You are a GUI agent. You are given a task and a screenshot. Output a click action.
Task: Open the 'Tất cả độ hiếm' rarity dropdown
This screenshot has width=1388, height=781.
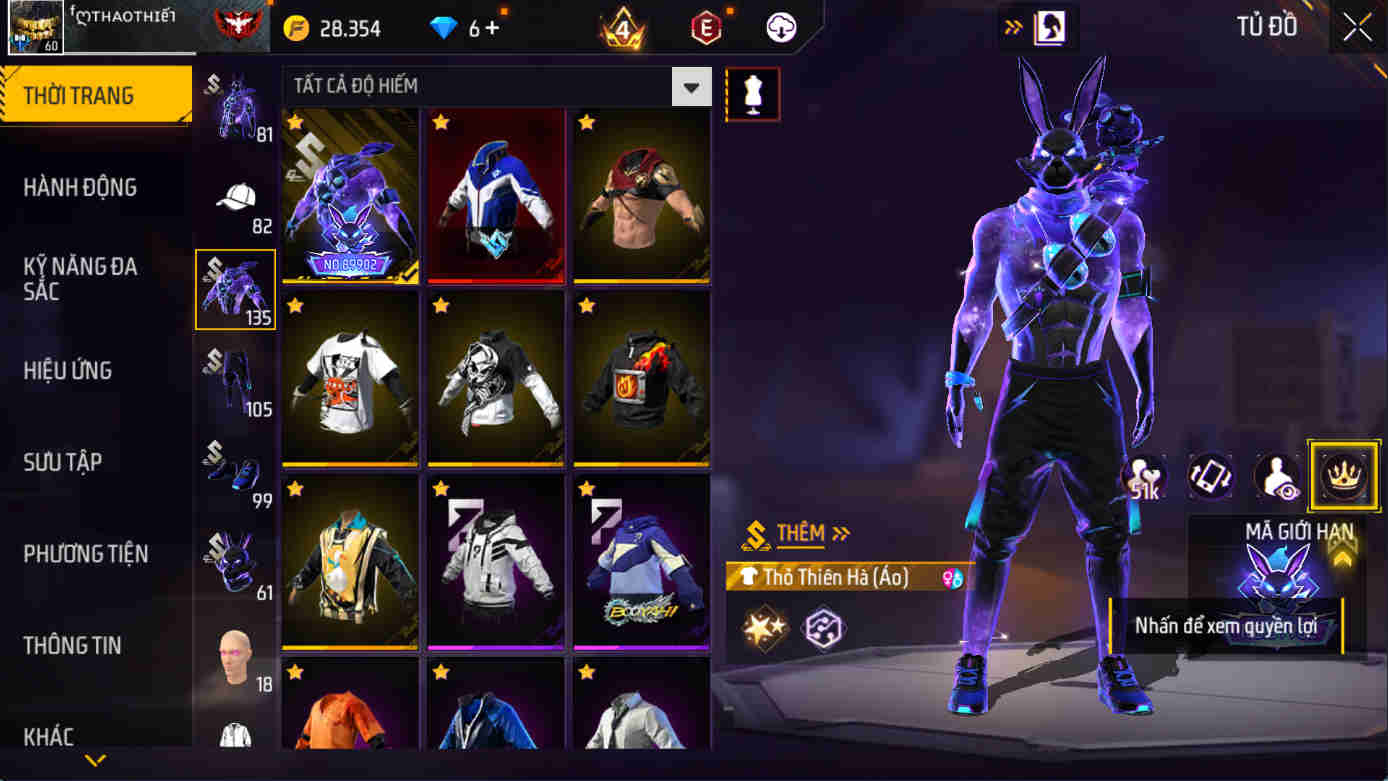tap(488, 87)
